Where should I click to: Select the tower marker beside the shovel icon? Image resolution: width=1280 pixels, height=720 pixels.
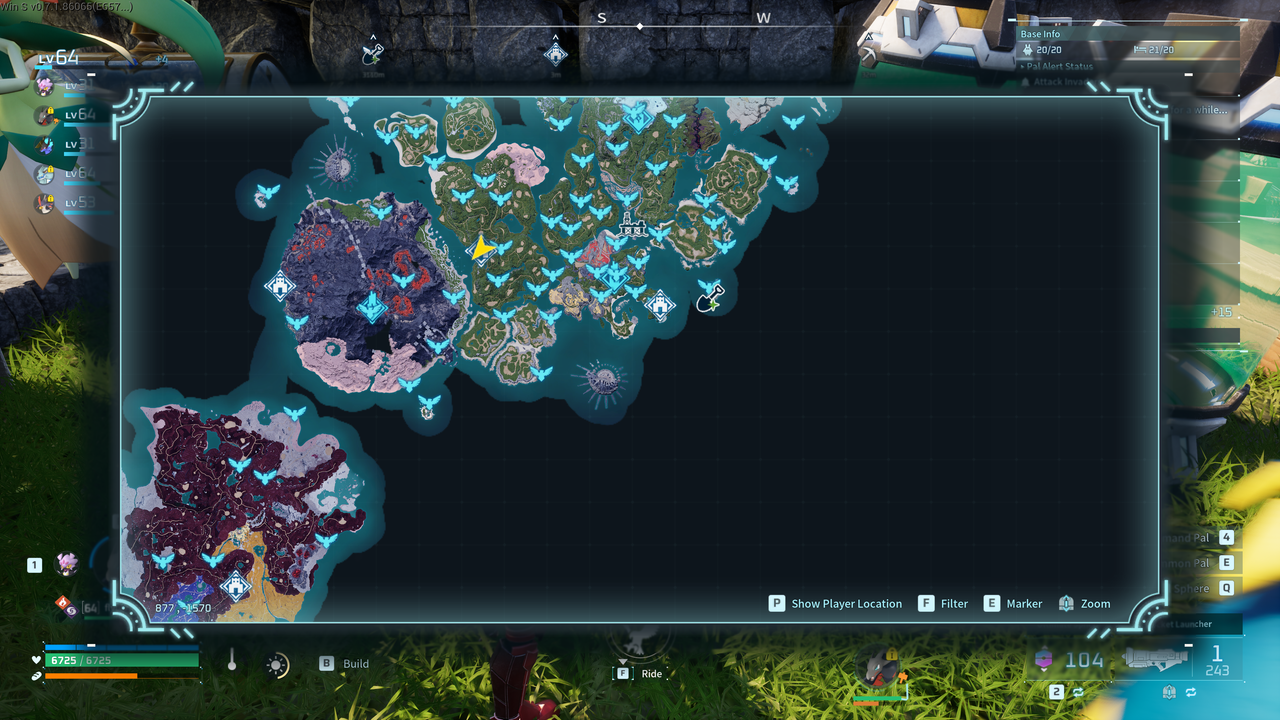point(660,305)
